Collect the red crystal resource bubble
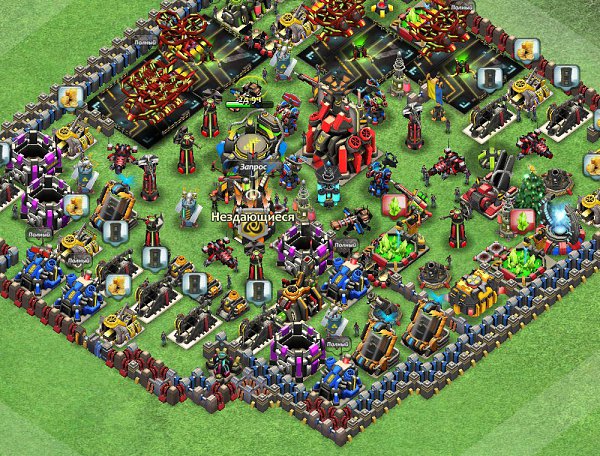Image resolution: width=600 pixels, height=456 pixels. 521,218
